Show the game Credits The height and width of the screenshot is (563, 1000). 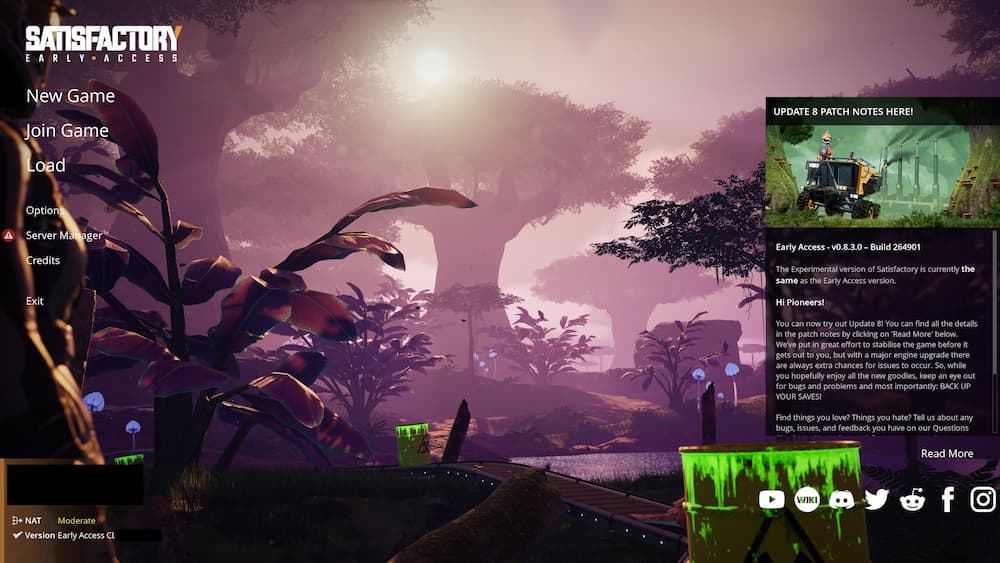pos(43,261)
